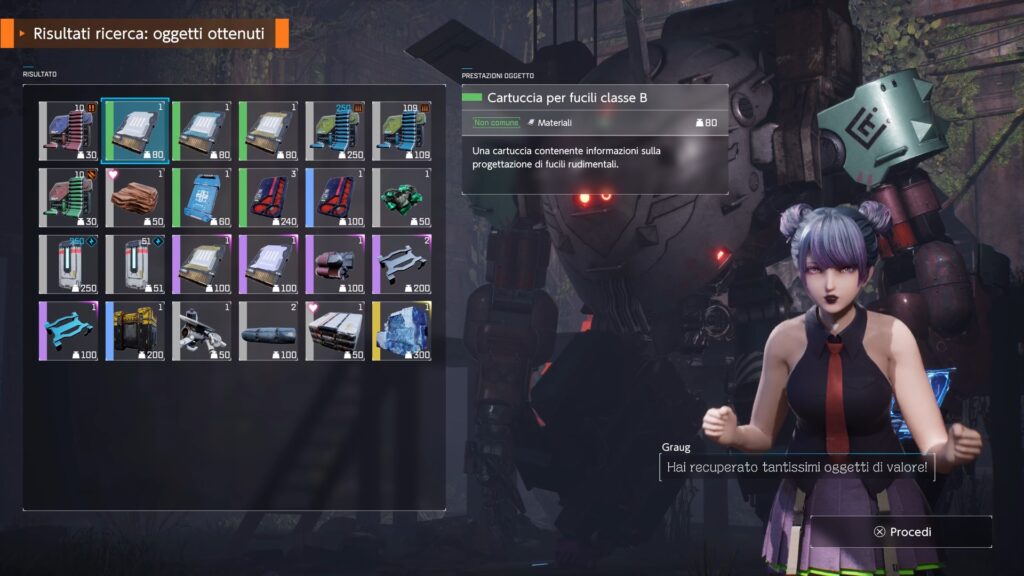Image resolution: width=1024 pixels, height=576 pixels.
Task: Choose the dark blue cylinder item
Action: click(269, 330)
